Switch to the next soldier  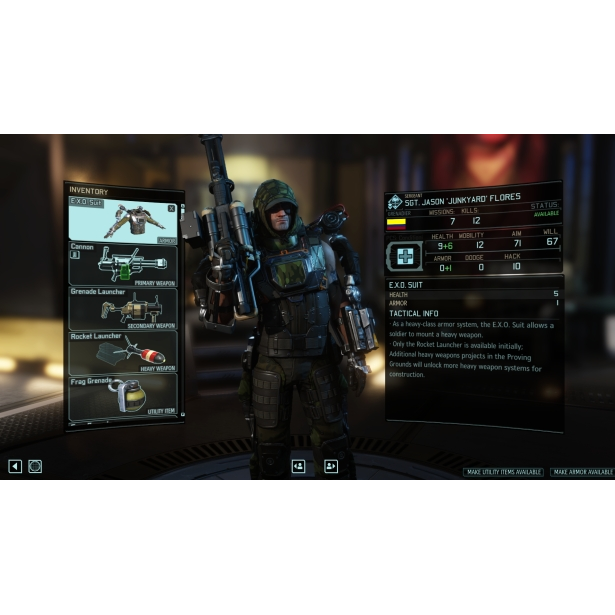[331, 466]
